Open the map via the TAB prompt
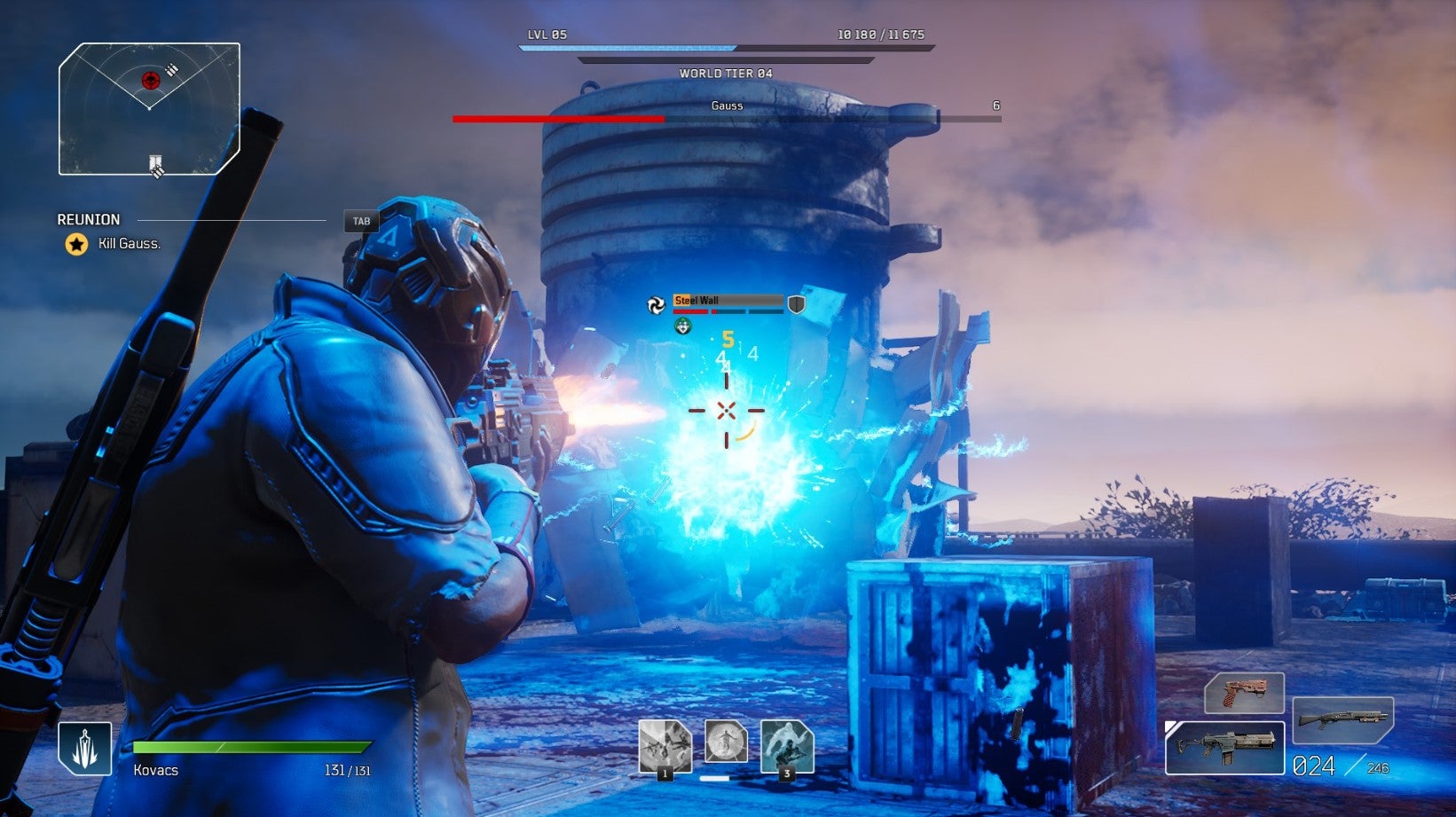 point(361,221)
